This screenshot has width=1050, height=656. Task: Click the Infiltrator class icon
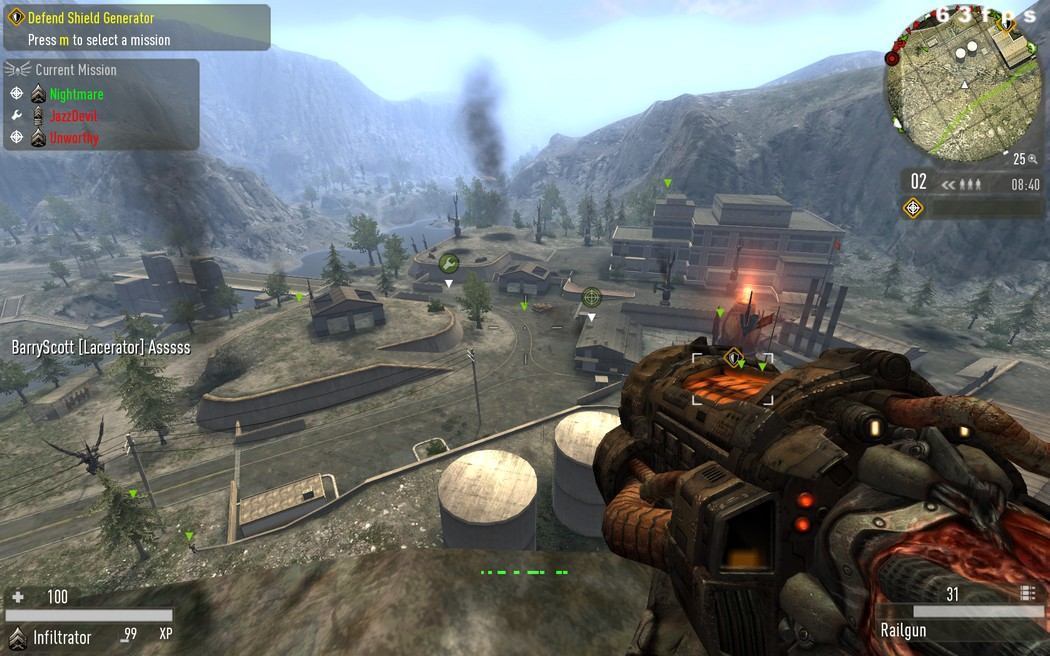pyautogui.click(x=16, y=636)
